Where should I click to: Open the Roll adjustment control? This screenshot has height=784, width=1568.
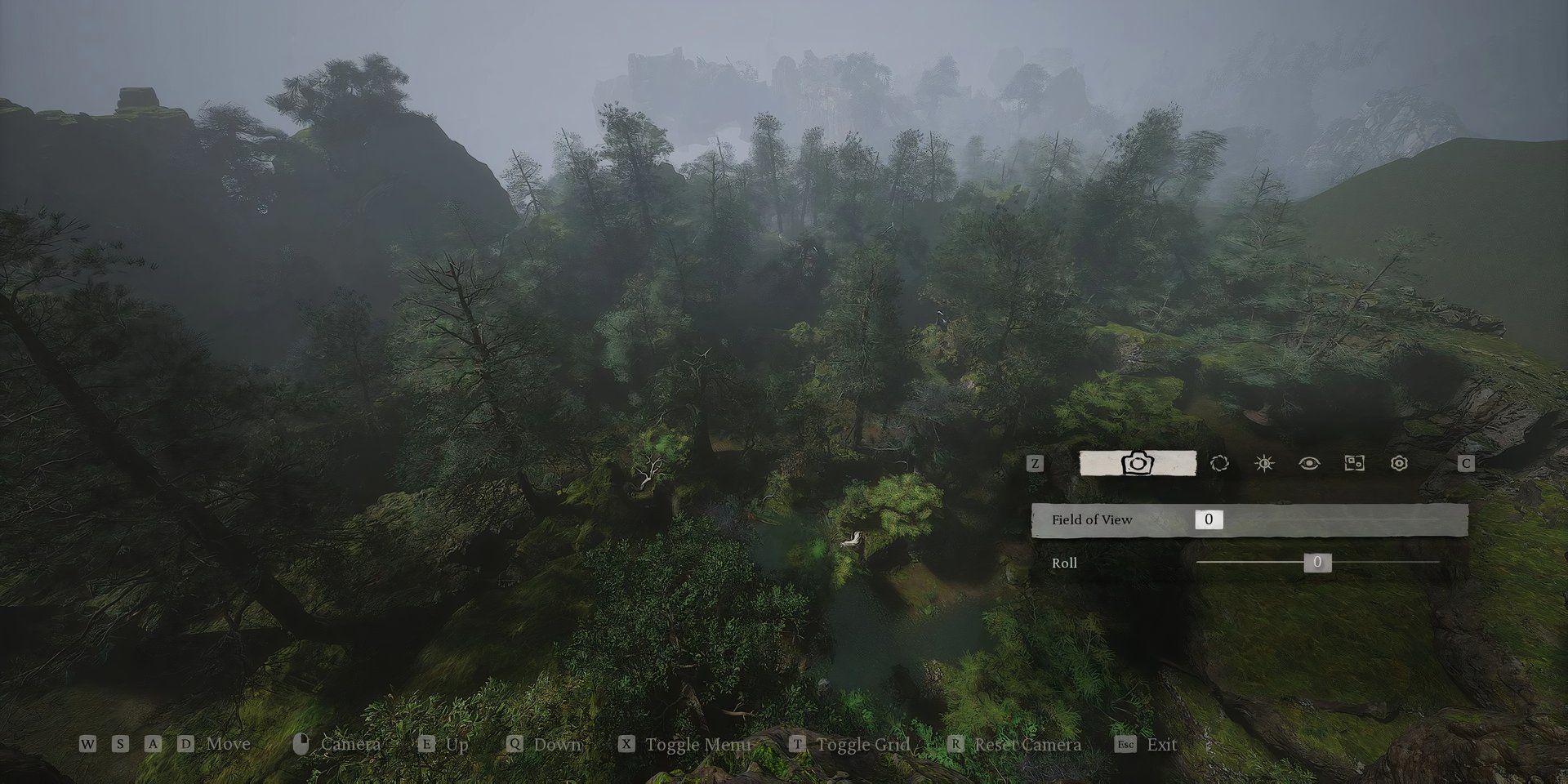(1318, 563)
